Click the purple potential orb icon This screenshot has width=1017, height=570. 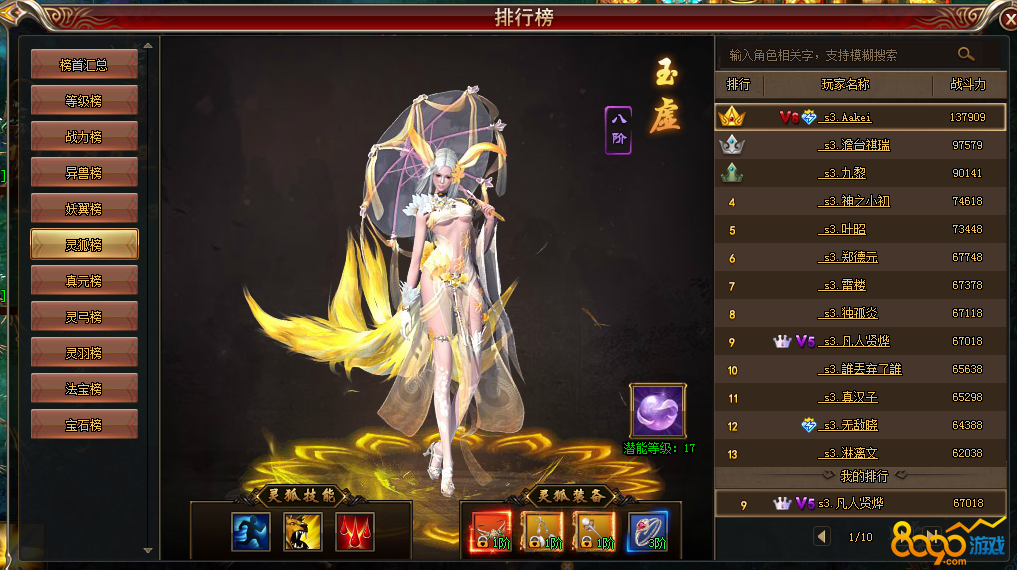point(657,410)
